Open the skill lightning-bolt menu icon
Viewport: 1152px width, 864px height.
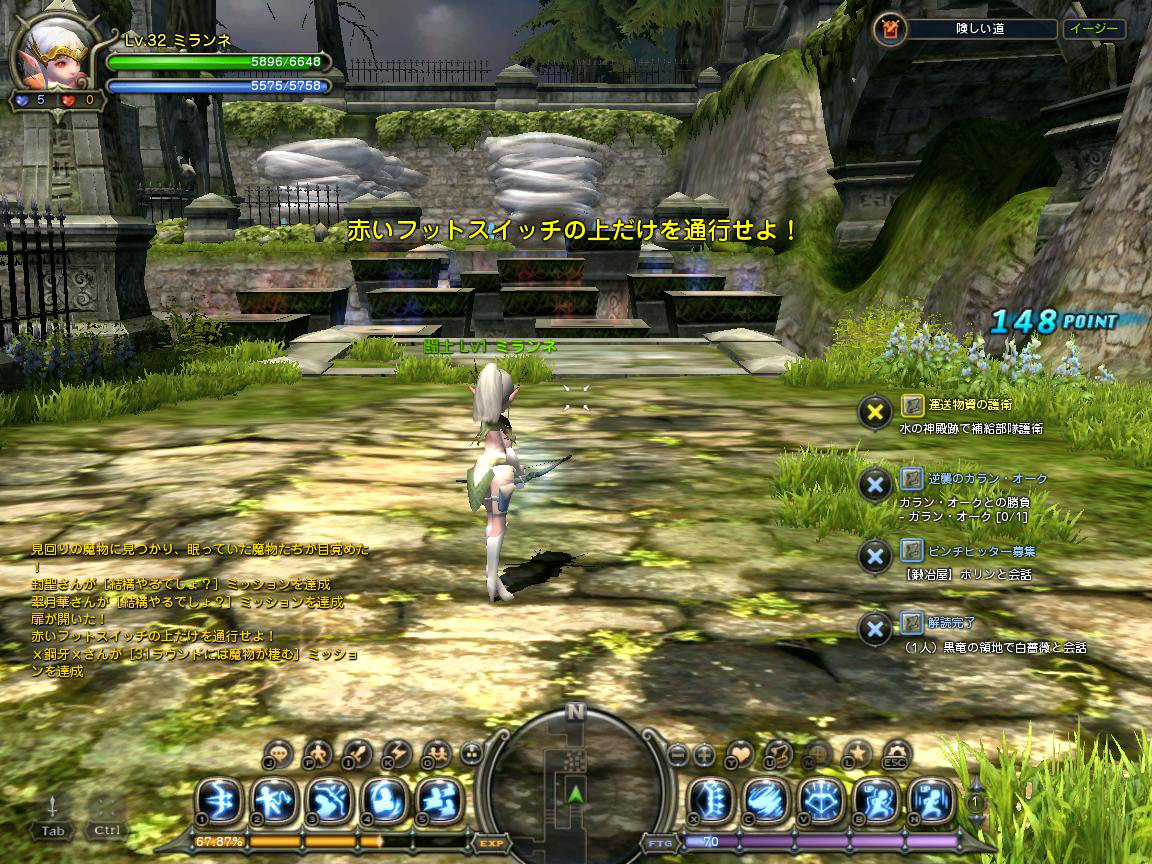397,753
